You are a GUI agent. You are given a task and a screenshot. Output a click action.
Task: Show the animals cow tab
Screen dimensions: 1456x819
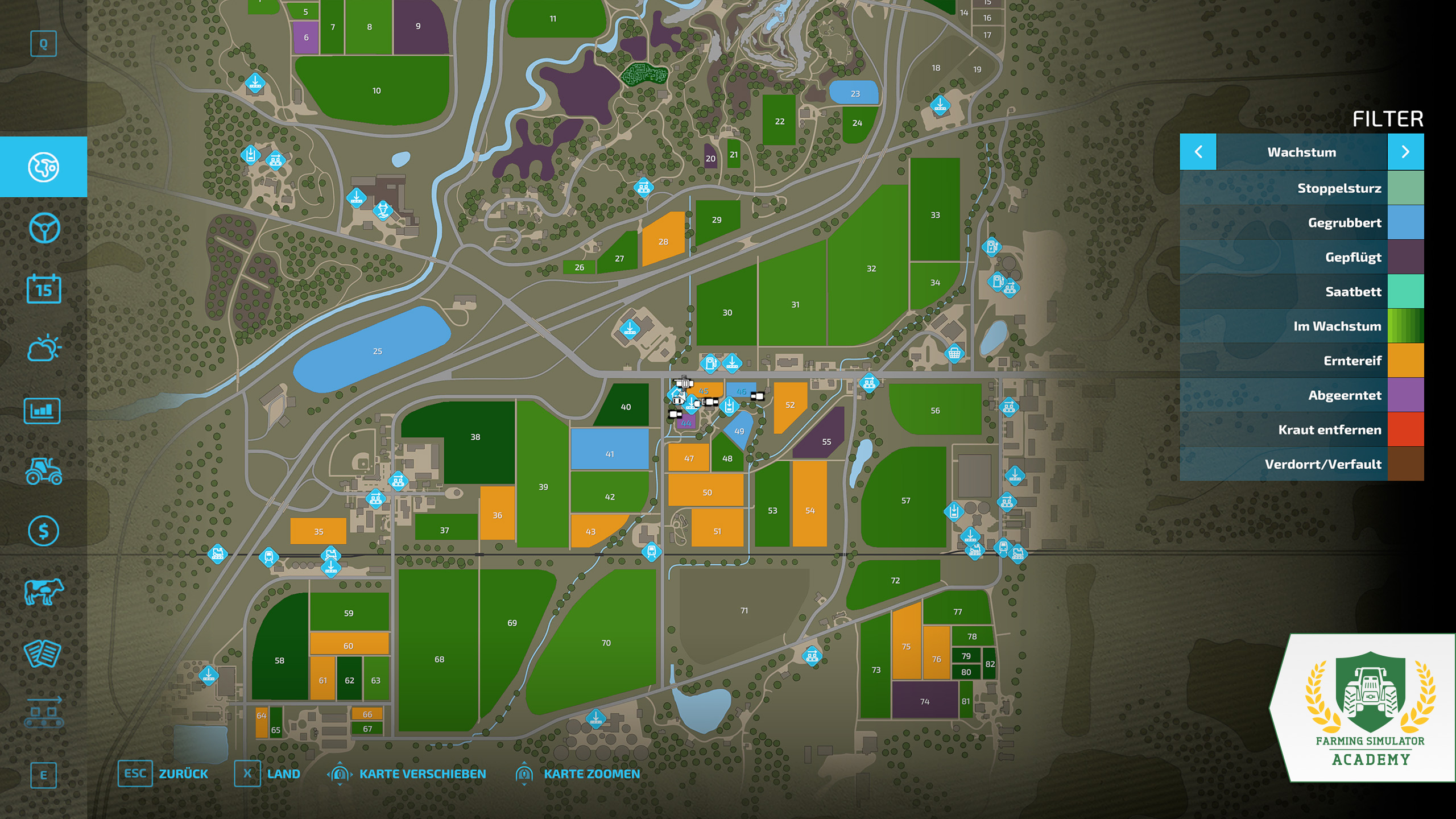pos(43,591)
